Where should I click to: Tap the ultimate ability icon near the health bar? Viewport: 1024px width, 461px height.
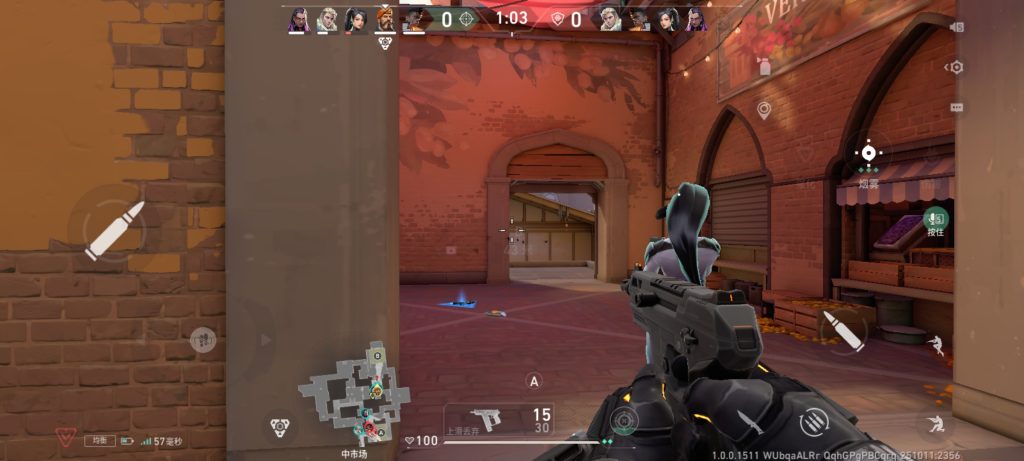coord(625,420)
